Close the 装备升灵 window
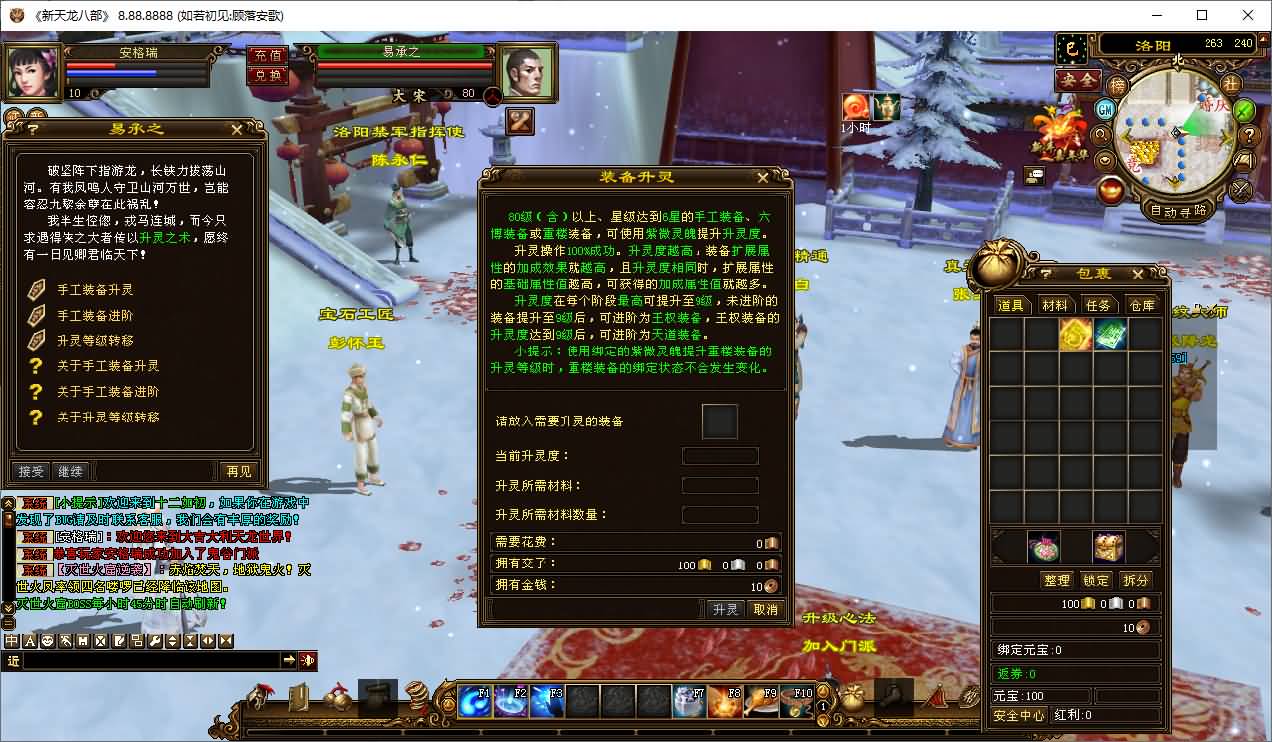The height and width of the screenshot is (742, 1272). coord(763,178)
